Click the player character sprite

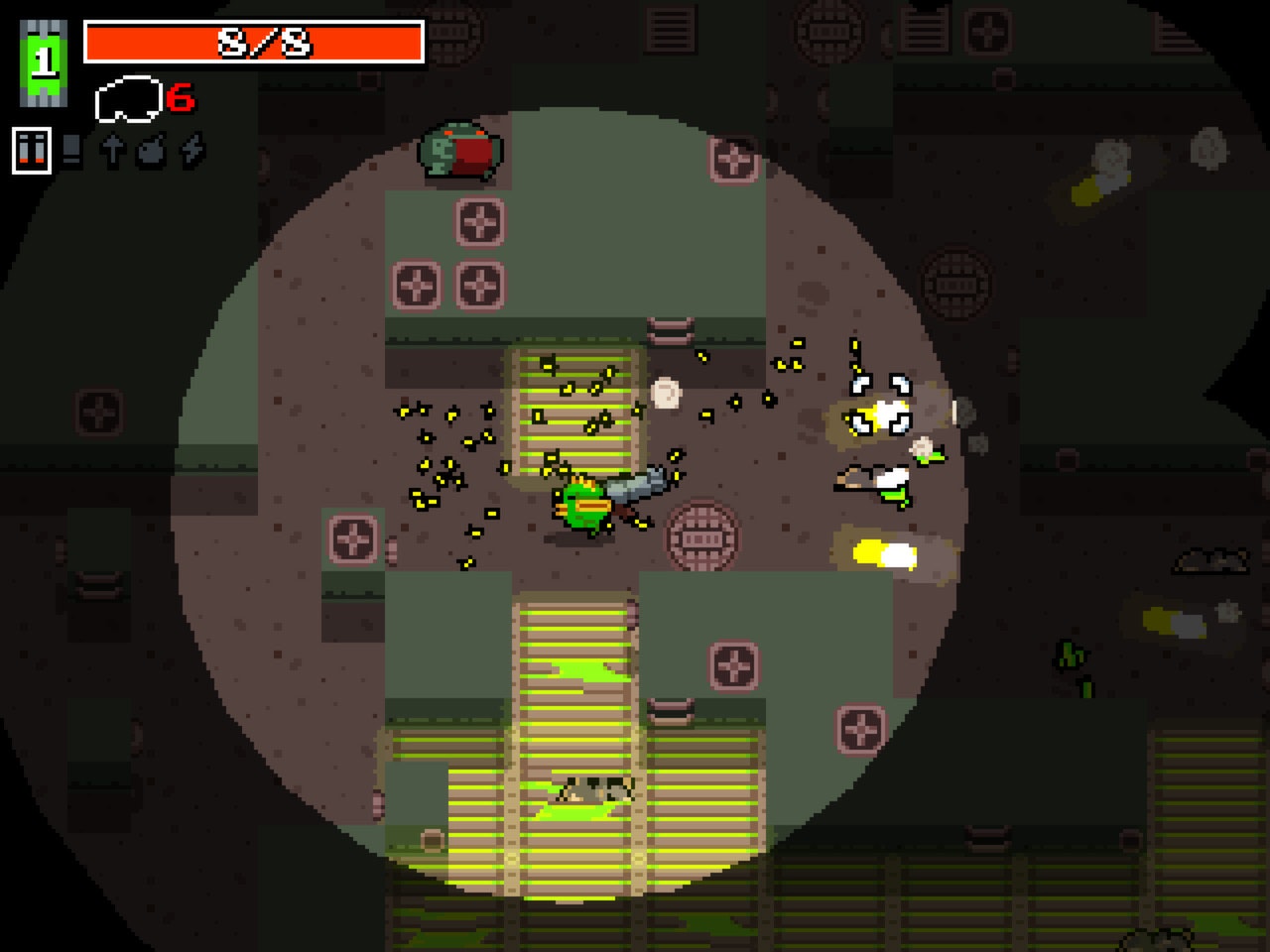pyautogui.click(x=585, y=506)
